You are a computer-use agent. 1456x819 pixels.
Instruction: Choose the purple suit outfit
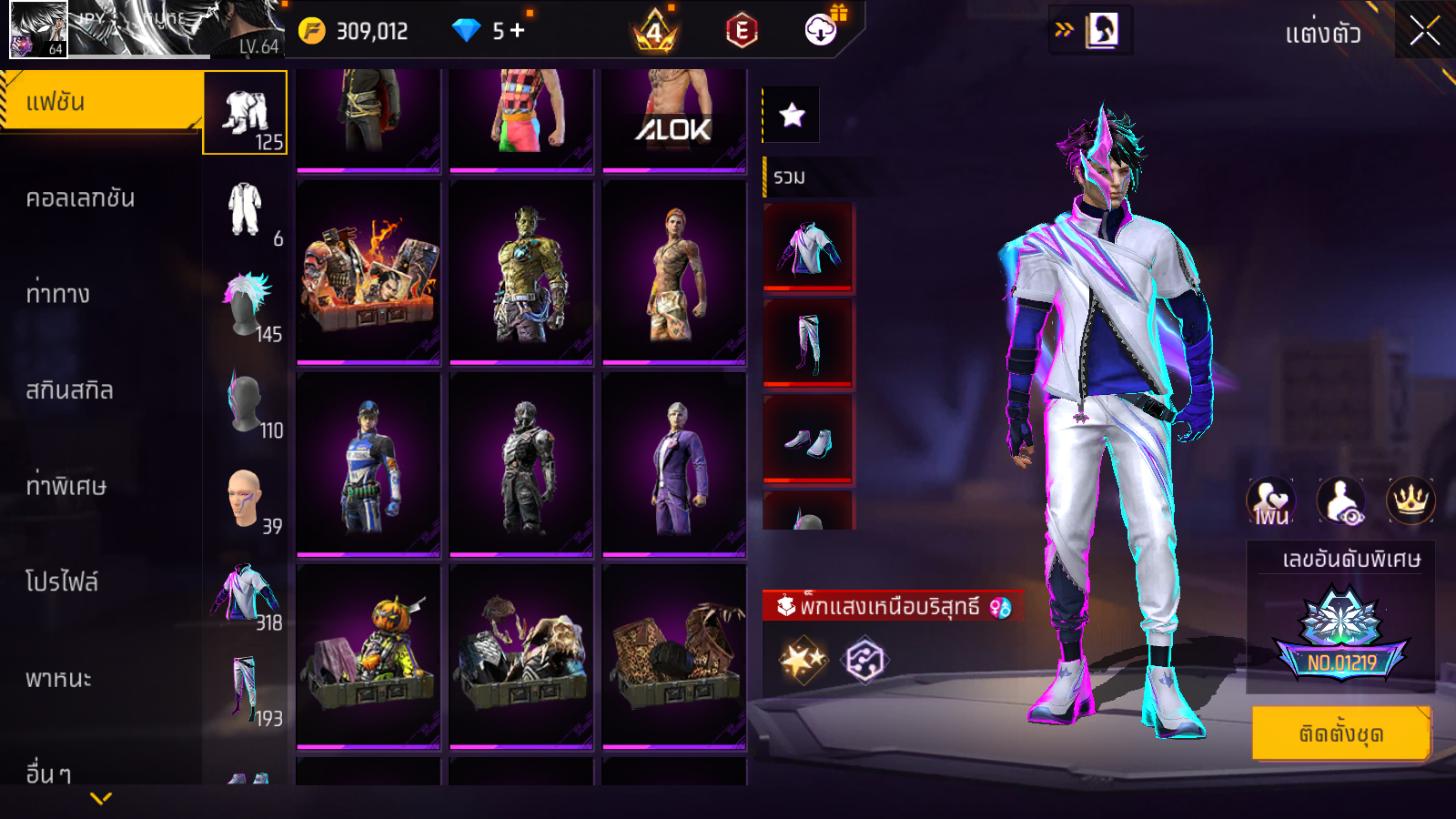[673, 464]
